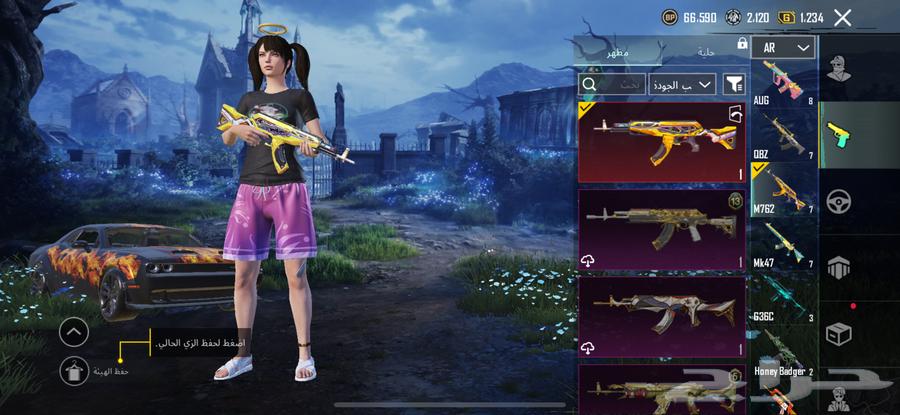Select the M762 weapon entry
The image size is (900, 415).
coord(782,189)
